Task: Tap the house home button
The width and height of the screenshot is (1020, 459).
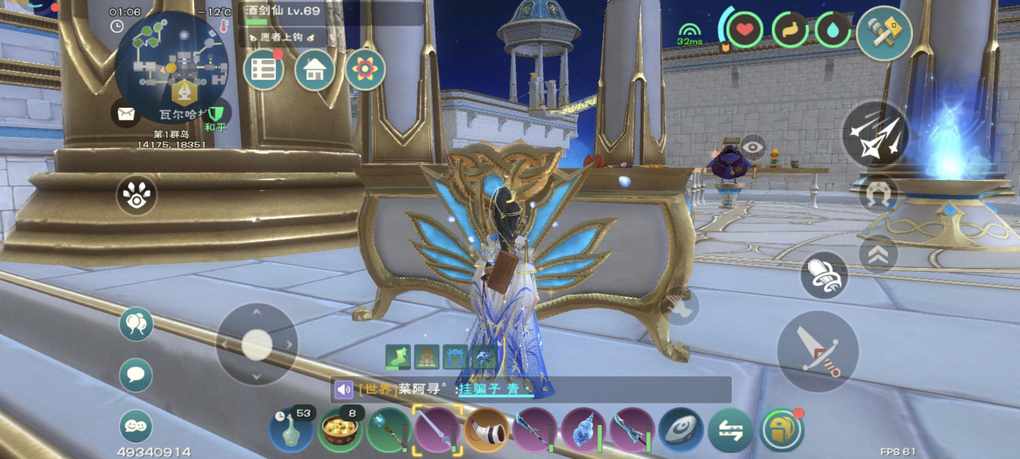Action: coord(314,70)
